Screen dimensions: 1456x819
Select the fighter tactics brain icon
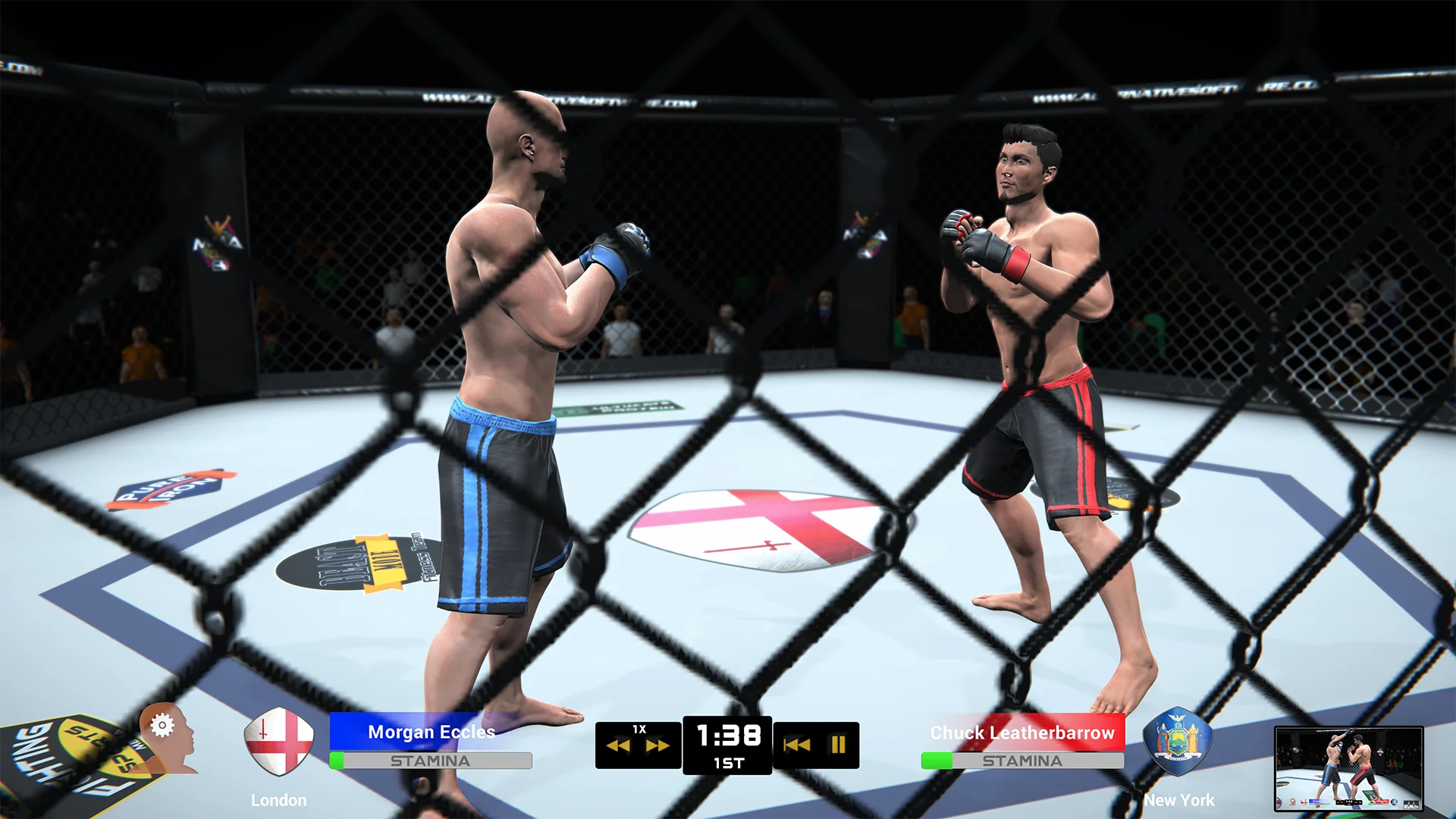(x=163, y=739)
